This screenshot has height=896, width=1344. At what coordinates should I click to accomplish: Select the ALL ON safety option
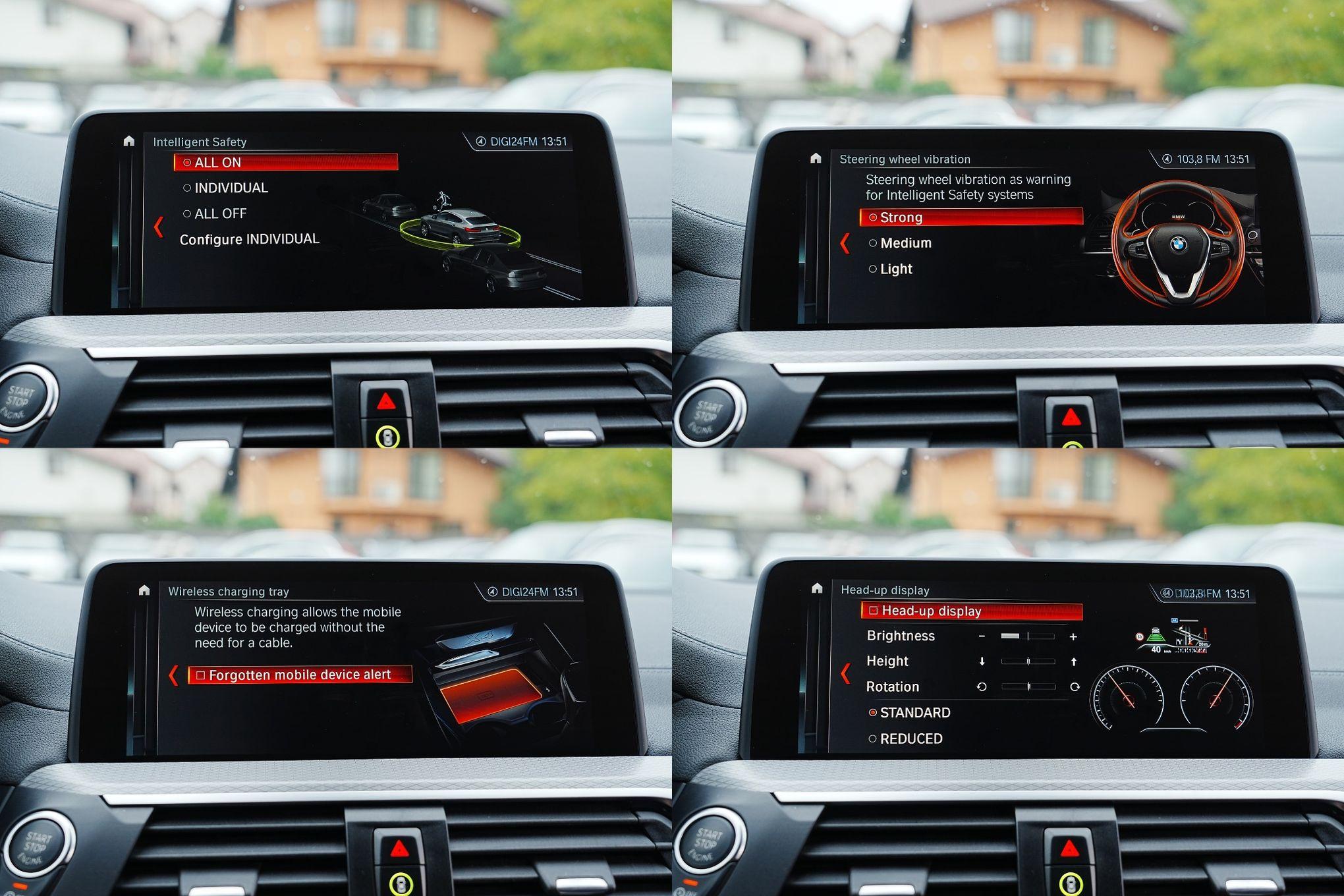[285, 162]
